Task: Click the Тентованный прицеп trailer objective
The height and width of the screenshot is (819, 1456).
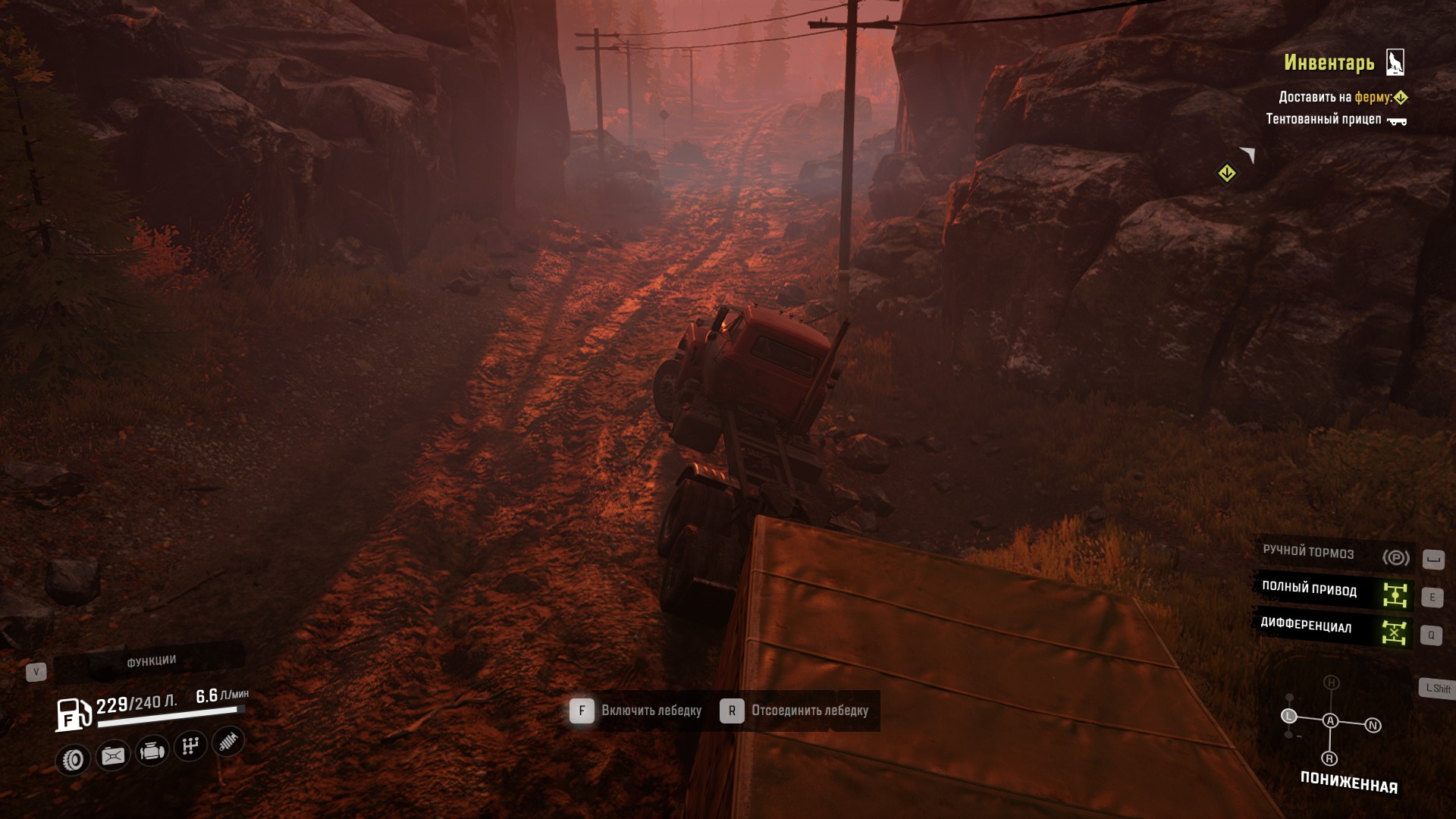Action: pos(1335,119)
